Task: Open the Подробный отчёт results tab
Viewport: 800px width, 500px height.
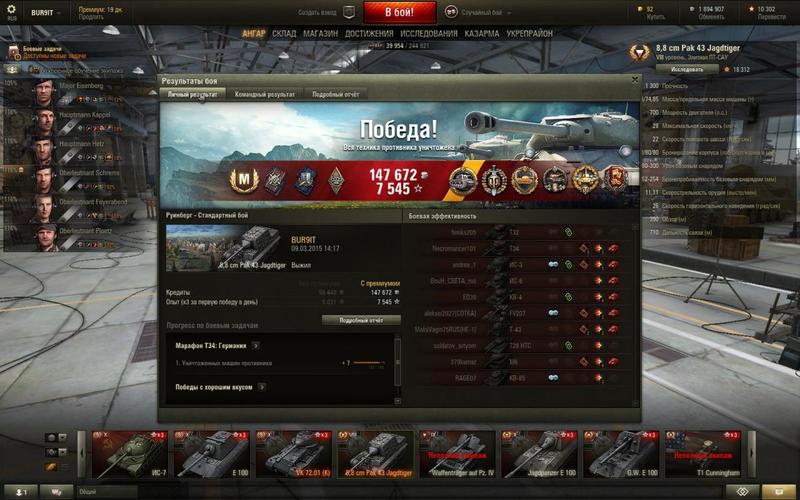Action: pyautogui.click(x=335, y=94)
